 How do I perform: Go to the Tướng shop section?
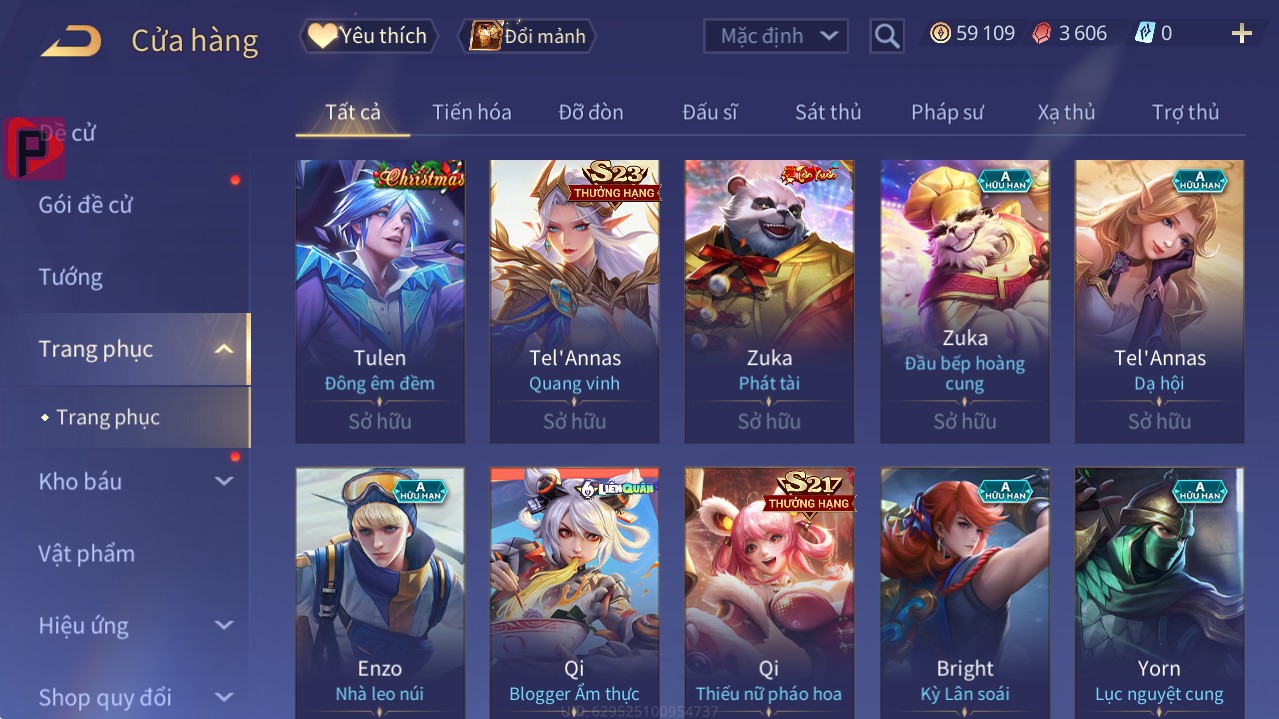[71, 277]
